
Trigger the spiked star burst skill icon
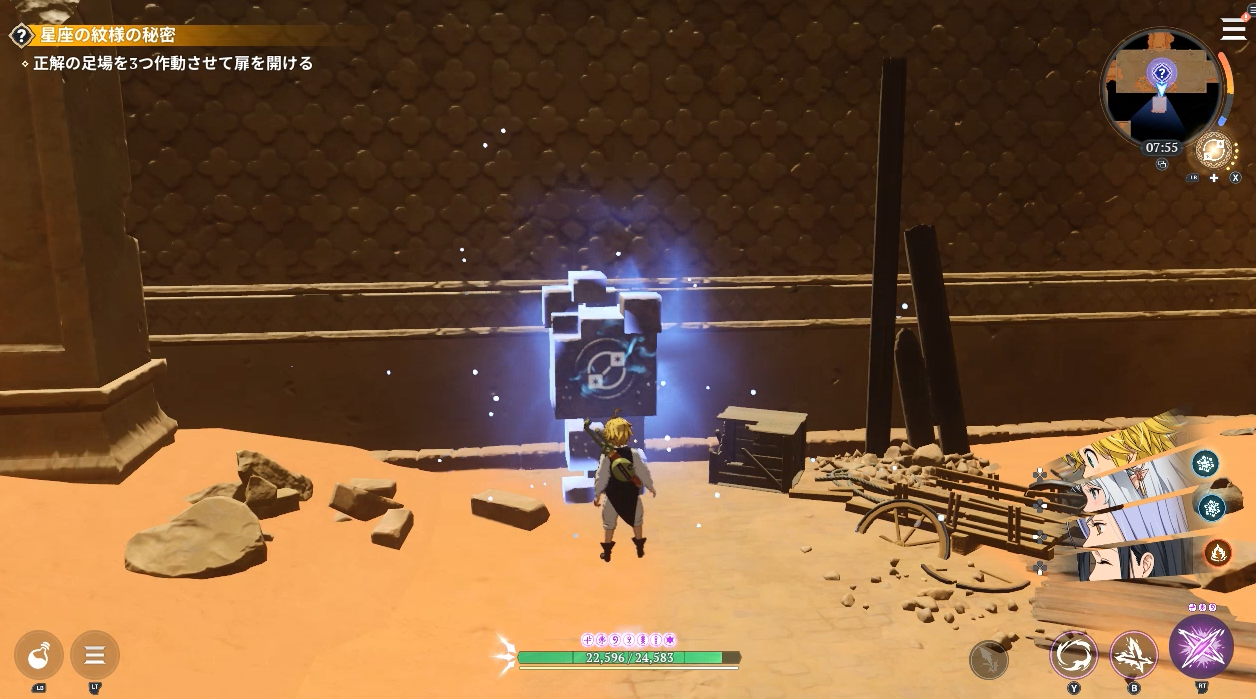pos(1134,655)
